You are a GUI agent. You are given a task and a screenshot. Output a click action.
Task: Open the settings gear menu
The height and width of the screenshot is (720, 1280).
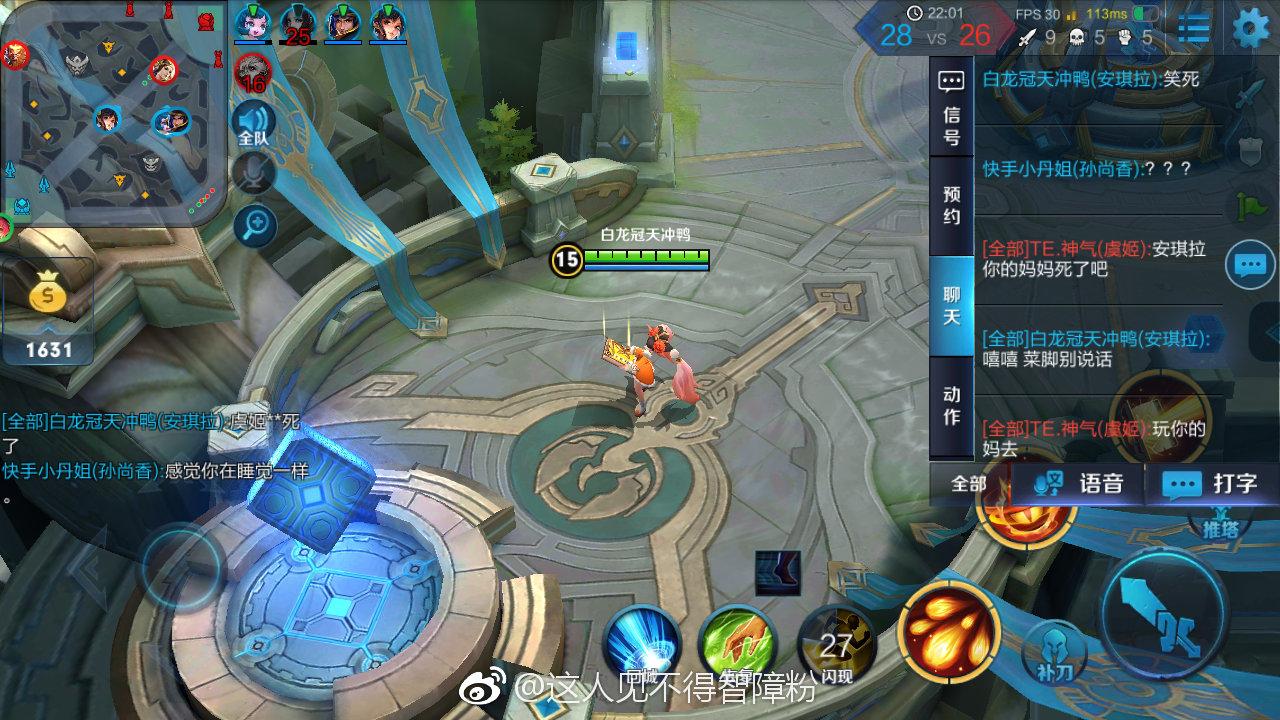coord(1250,28)
